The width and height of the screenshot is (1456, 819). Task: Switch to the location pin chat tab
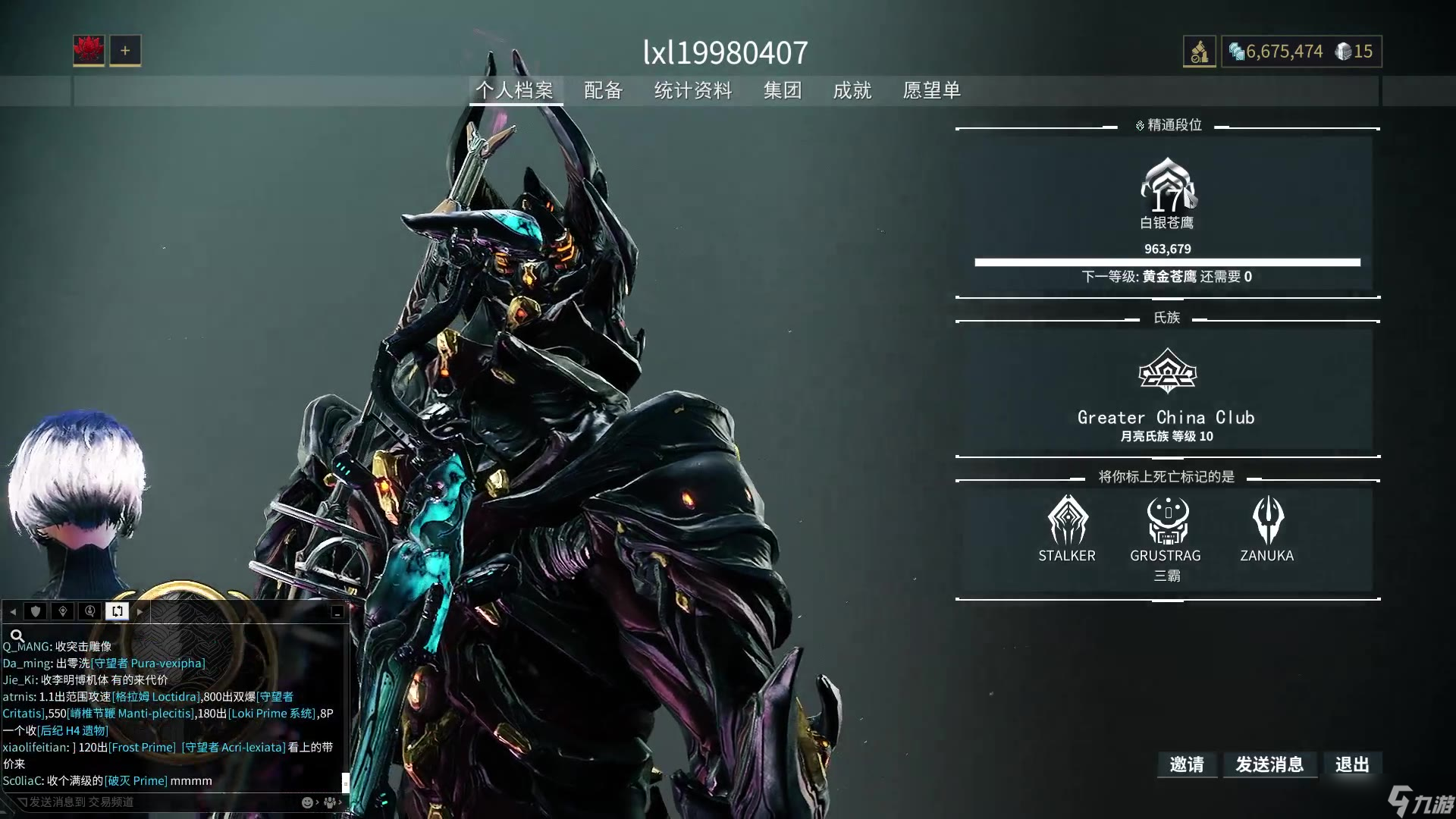pos(63,611)
